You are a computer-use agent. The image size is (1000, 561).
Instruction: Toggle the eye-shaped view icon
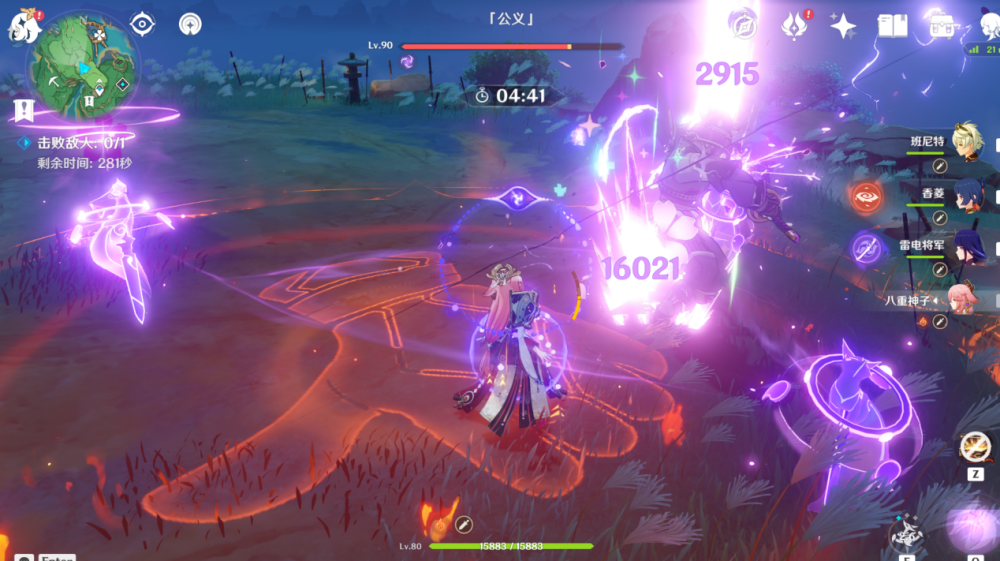tap(143, 23)
